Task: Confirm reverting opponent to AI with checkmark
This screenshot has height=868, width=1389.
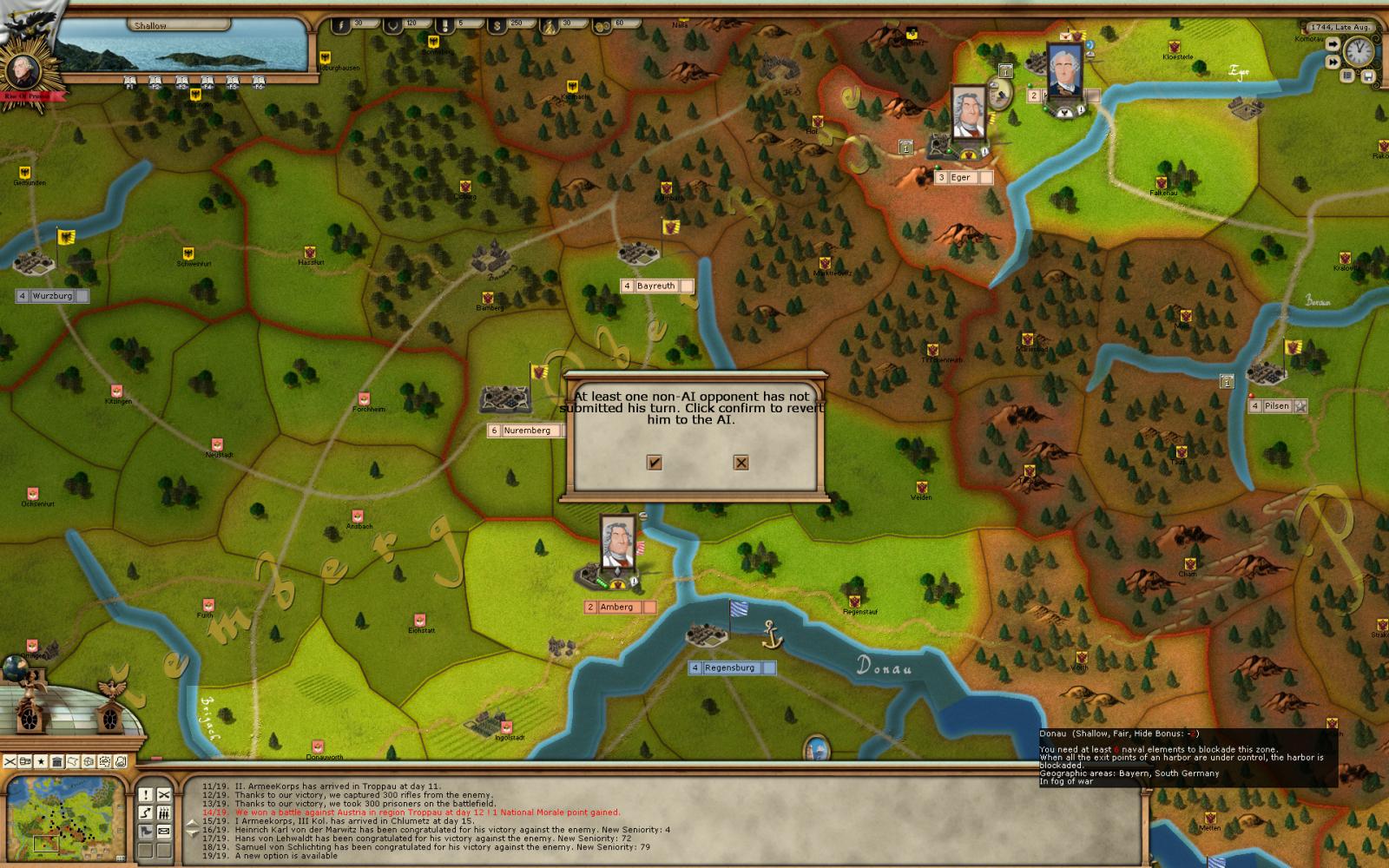Action: coord(655,463)
